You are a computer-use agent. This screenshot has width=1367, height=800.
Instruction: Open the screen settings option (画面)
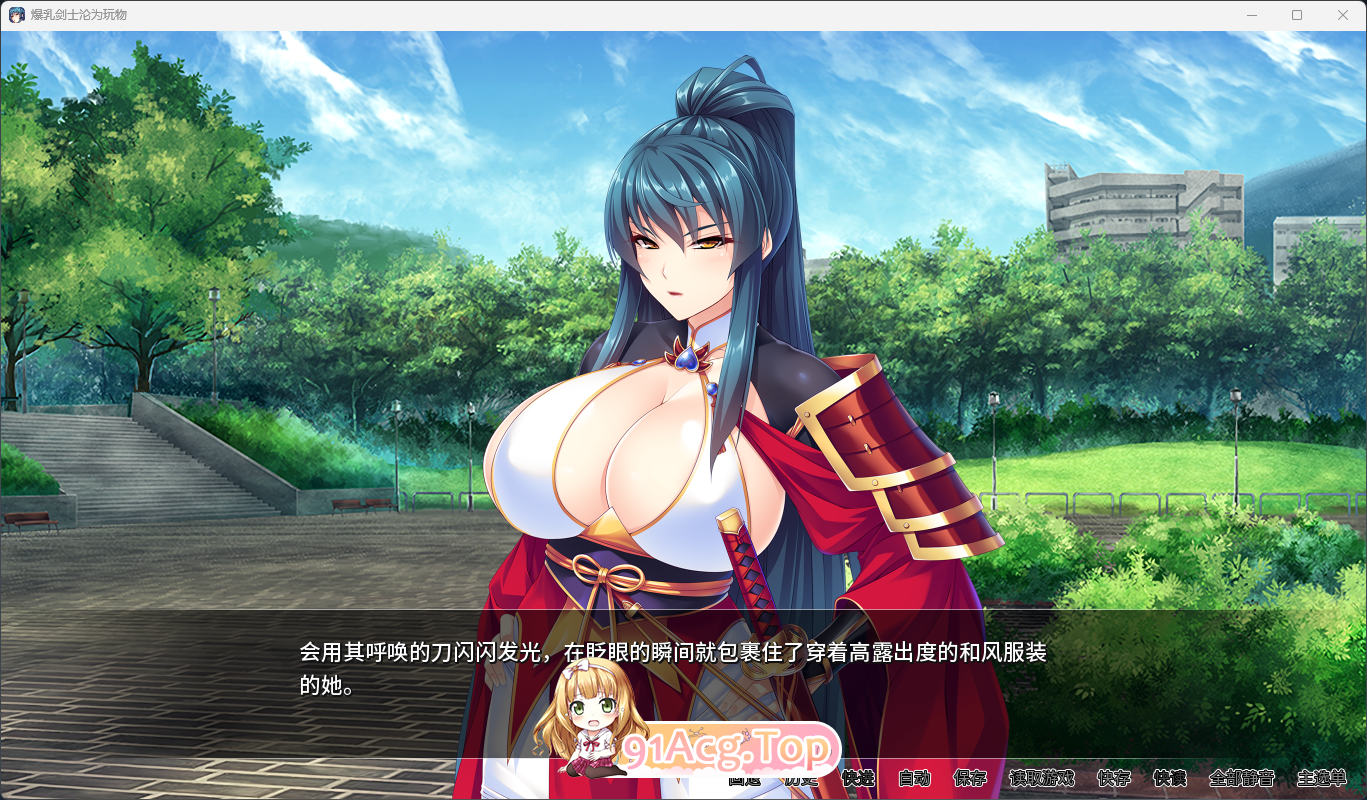(x=745, y=780)
